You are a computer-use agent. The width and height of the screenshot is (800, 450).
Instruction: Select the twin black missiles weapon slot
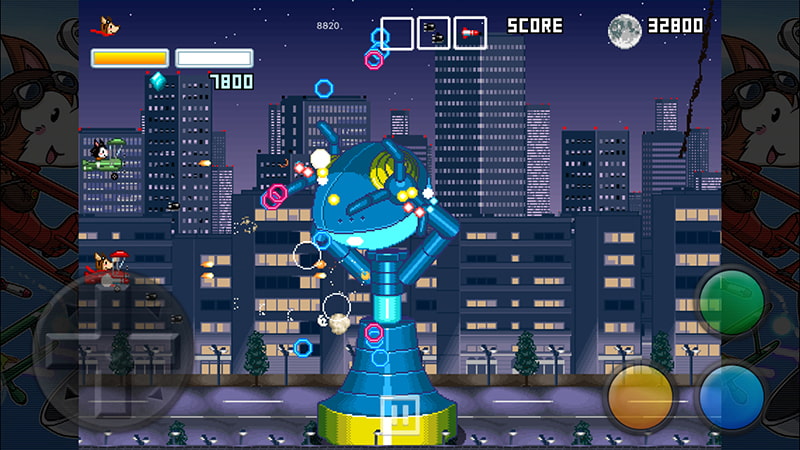click(433, 33)
